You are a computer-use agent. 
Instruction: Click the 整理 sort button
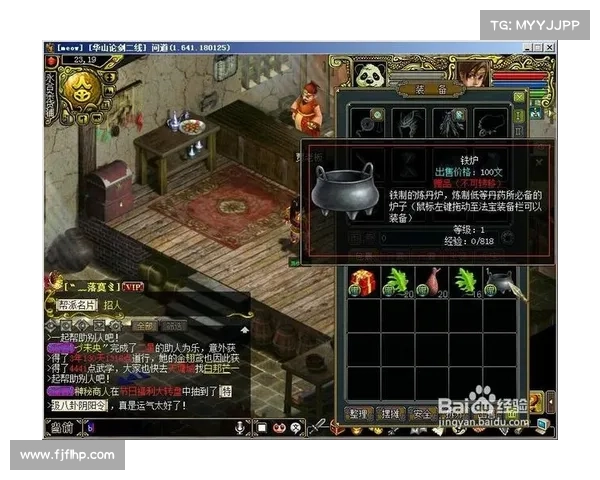359,414
